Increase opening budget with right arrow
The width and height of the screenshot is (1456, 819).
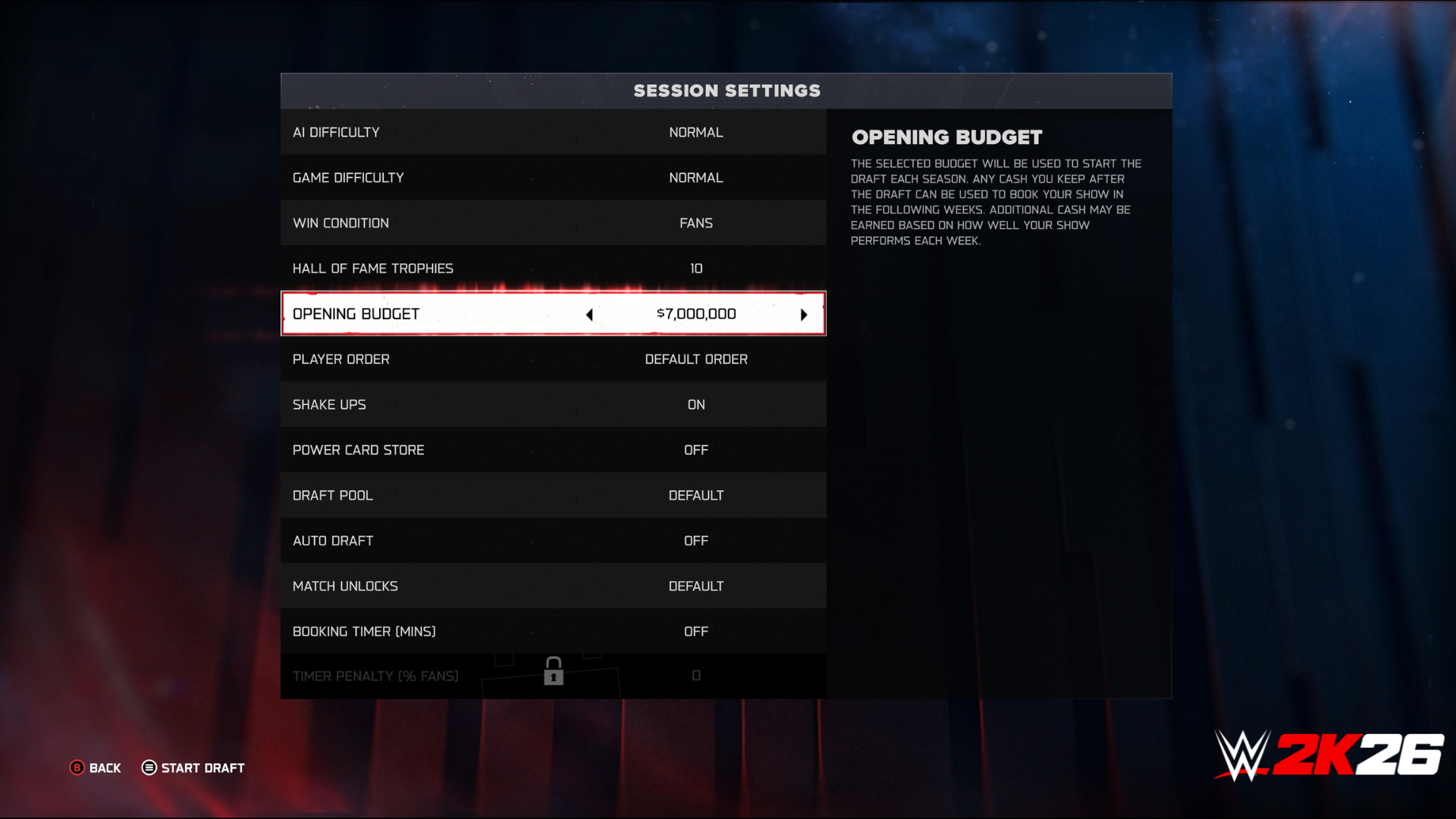coord(804,315)
